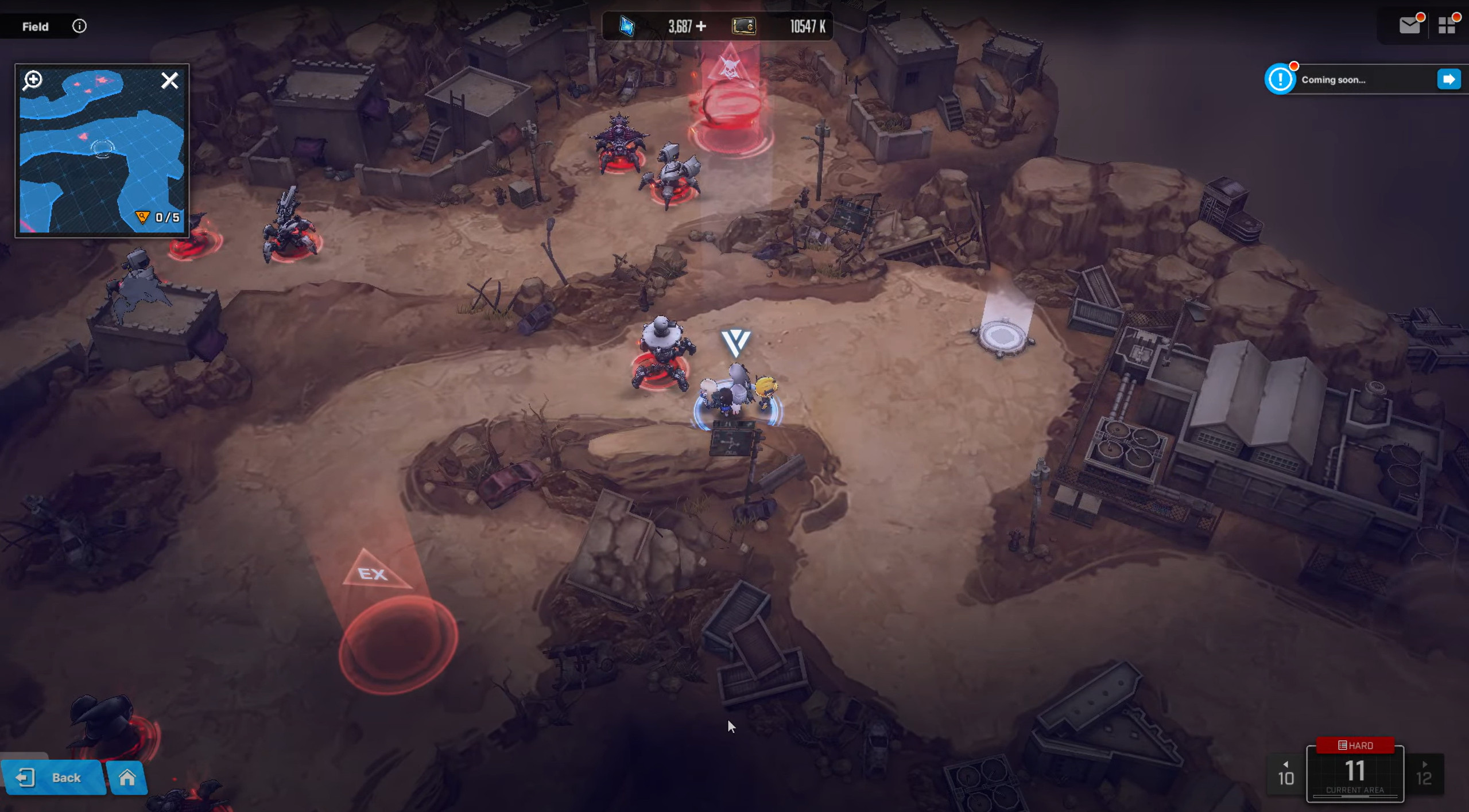1469x812 pixels.
Task: Click the key counter icon showing 0/5
Action: pos(142,217)
